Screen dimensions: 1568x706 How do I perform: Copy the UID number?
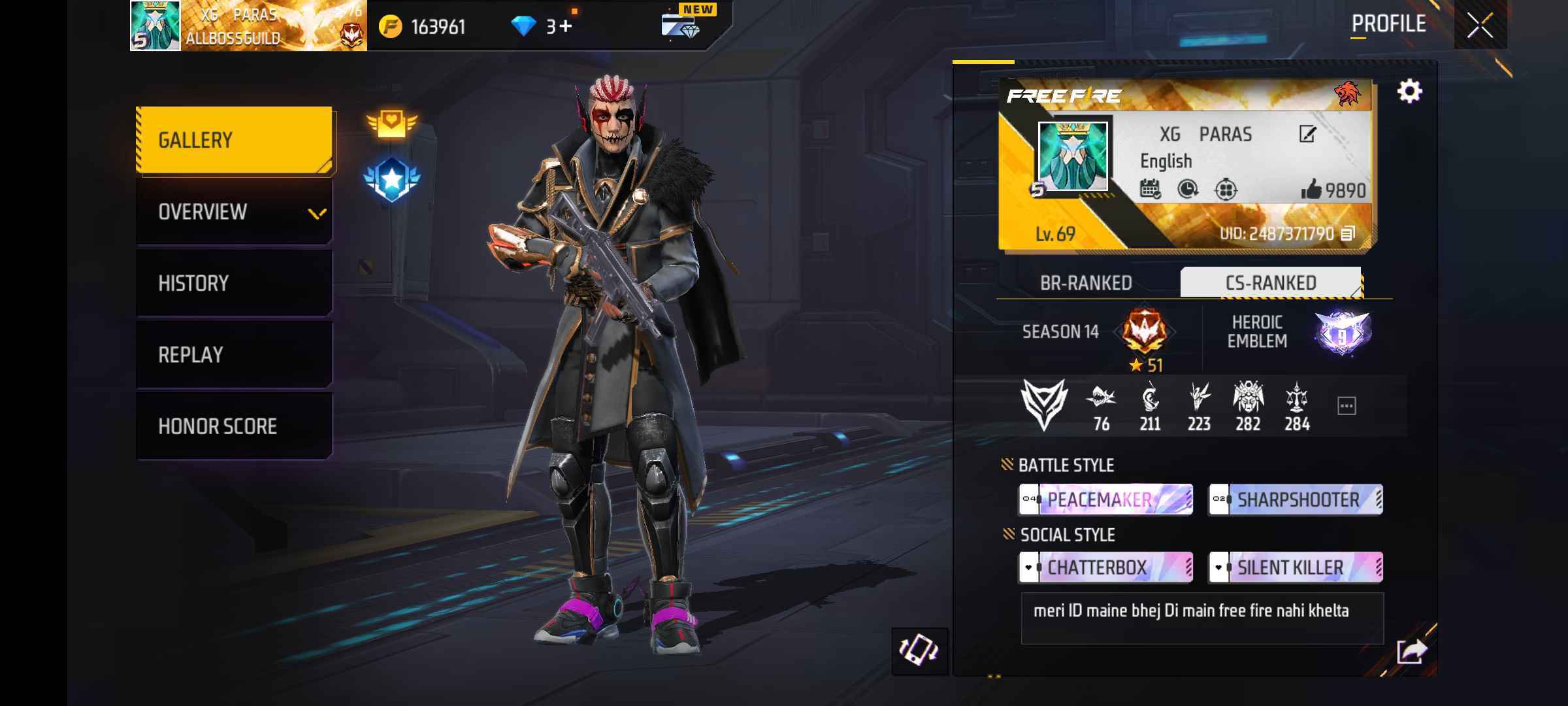[1348, 233]
